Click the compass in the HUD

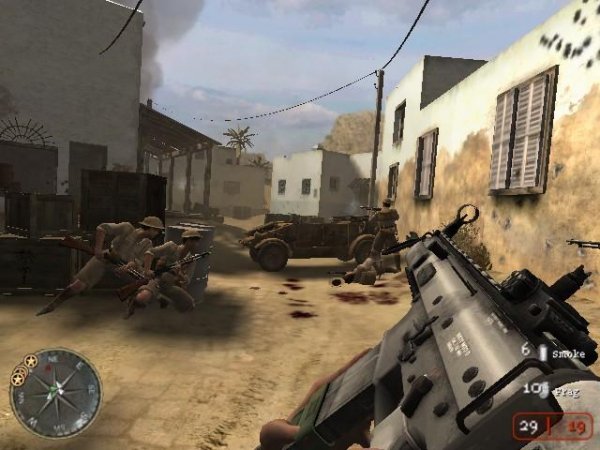coord(56,391)
